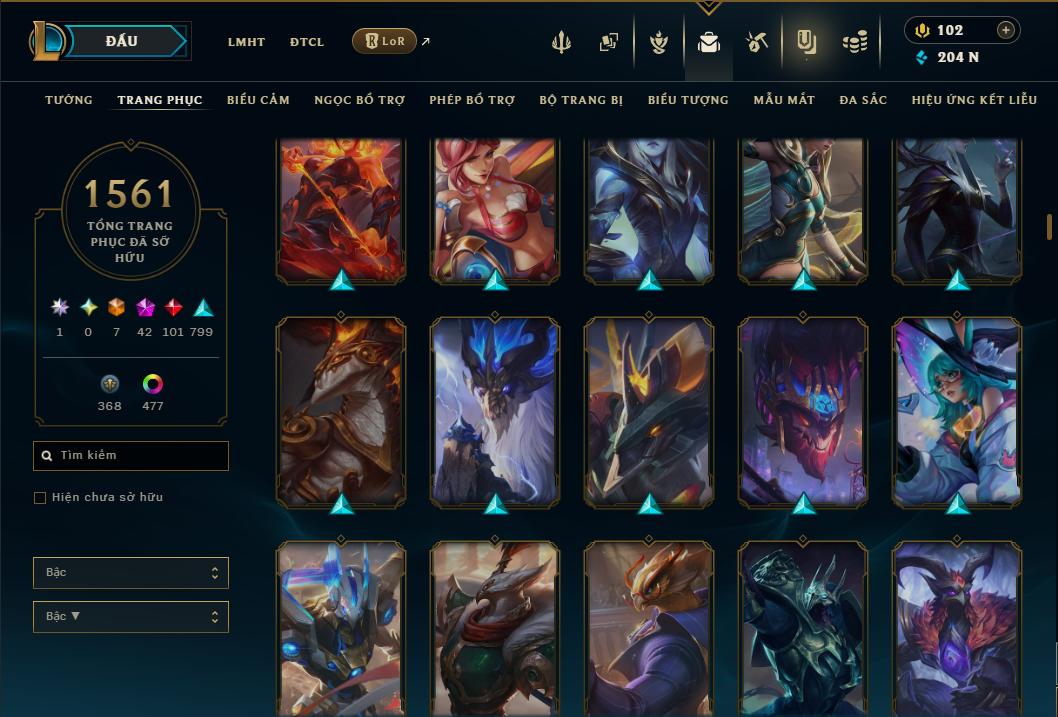Open the backpack collection icon

click(709, 42)
